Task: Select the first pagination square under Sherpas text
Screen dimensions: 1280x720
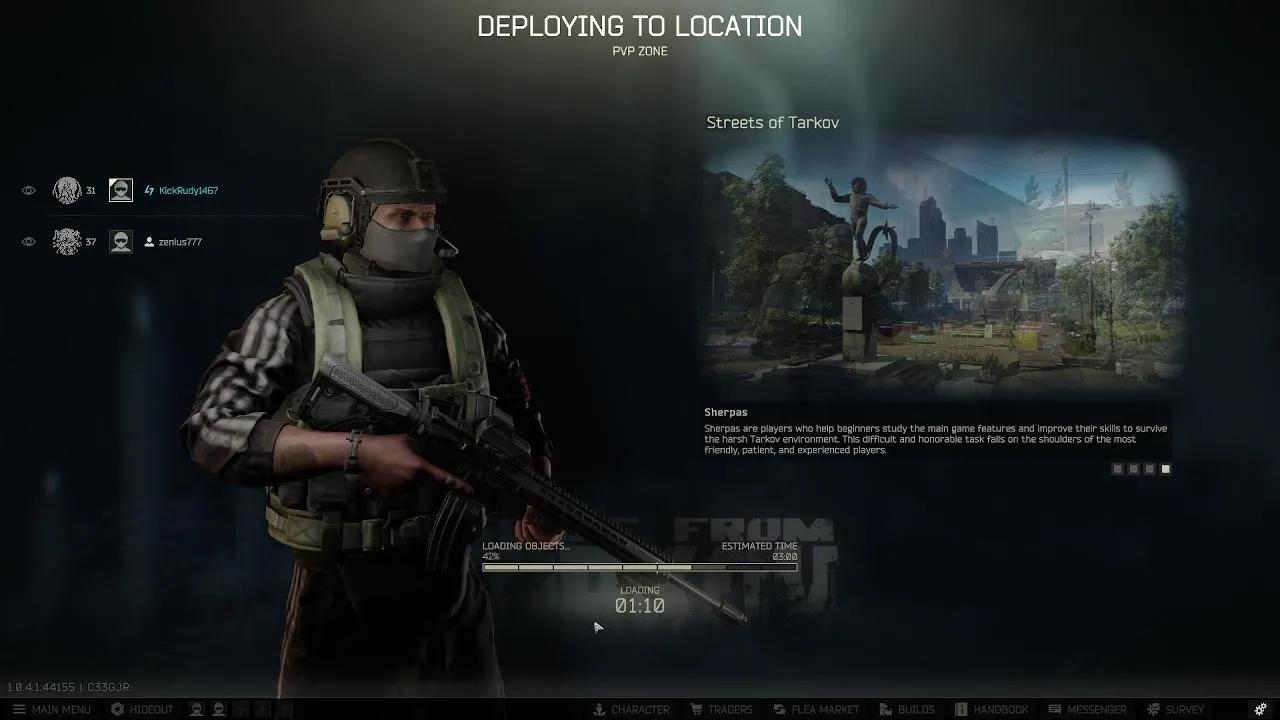Action: pos(1117,468)
